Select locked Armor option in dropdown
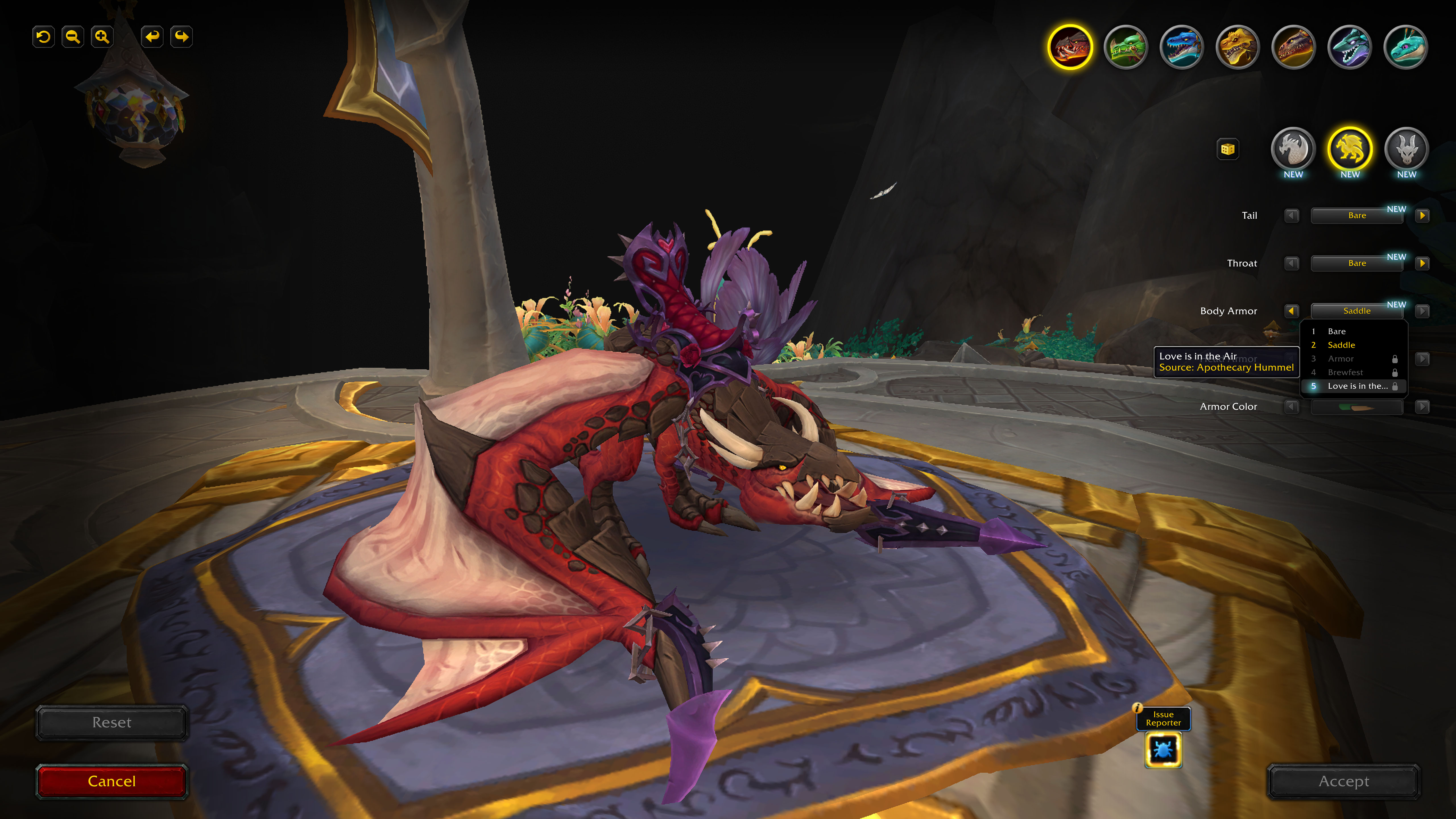The image size is (1456, 819). [x=1340, y=359]
